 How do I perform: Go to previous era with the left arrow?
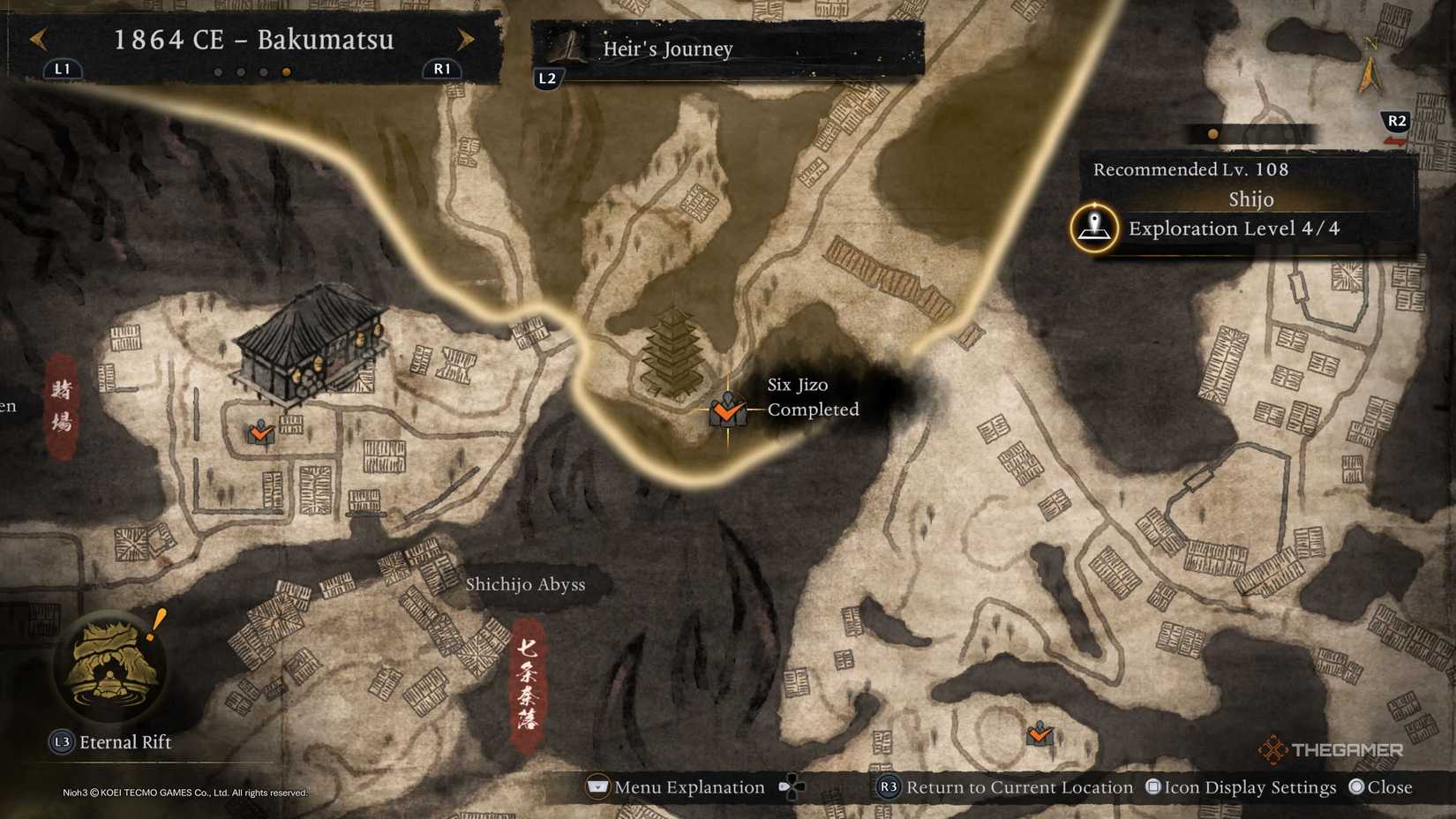pos(35,40)
